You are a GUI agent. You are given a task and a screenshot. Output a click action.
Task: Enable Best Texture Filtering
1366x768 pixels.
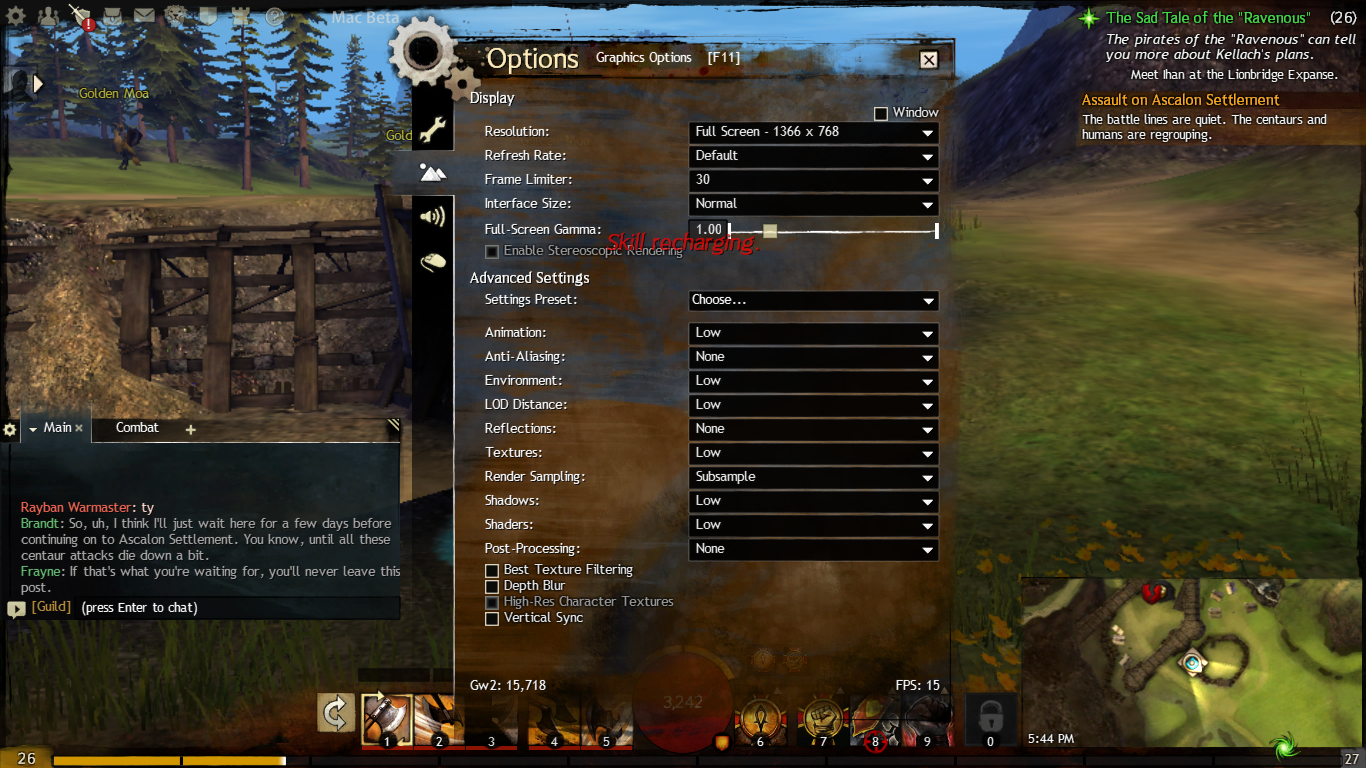click(492, 571)
